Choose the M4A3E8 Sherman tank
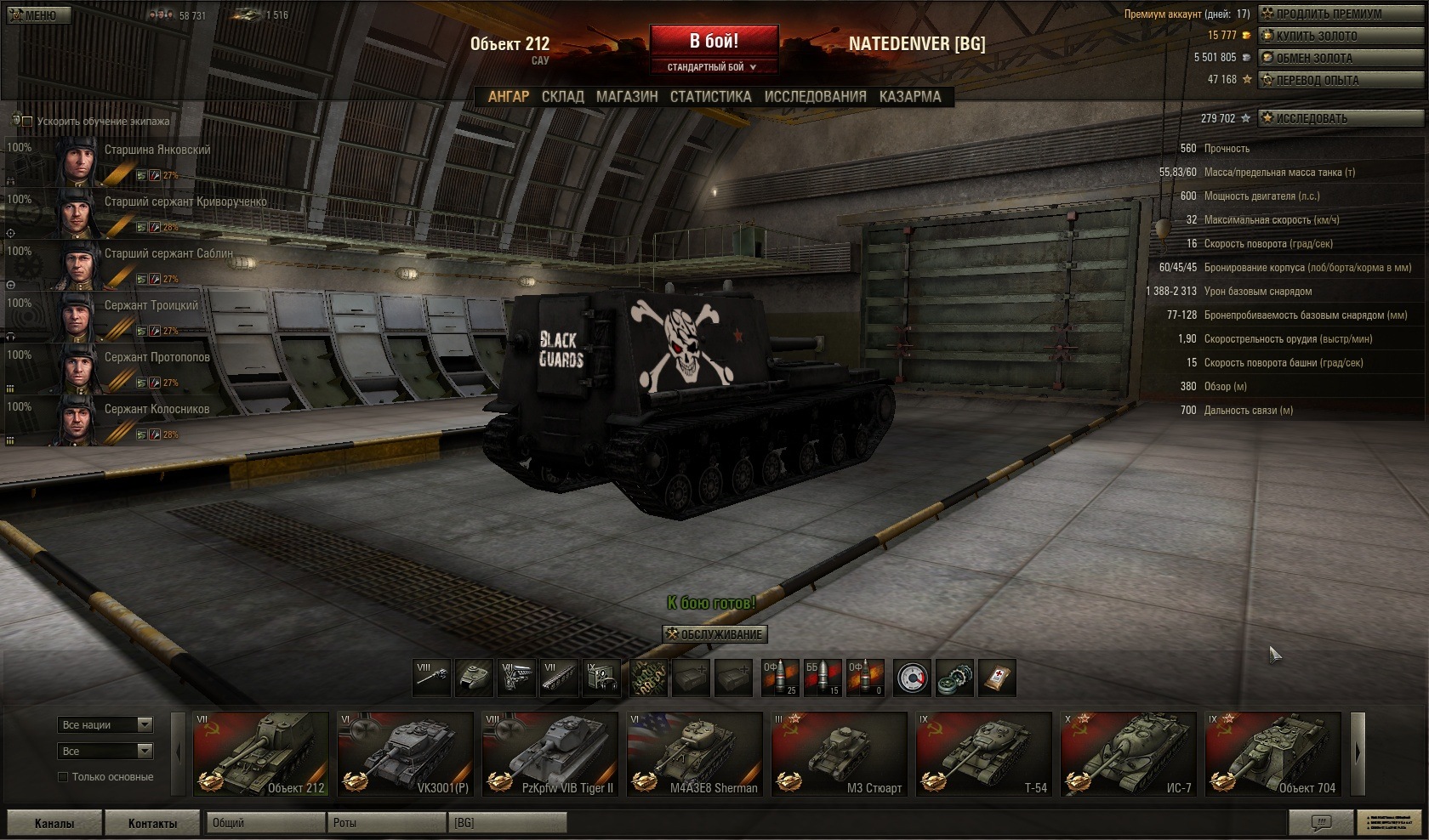The image size is (1429, 840). tap(694, 754)
